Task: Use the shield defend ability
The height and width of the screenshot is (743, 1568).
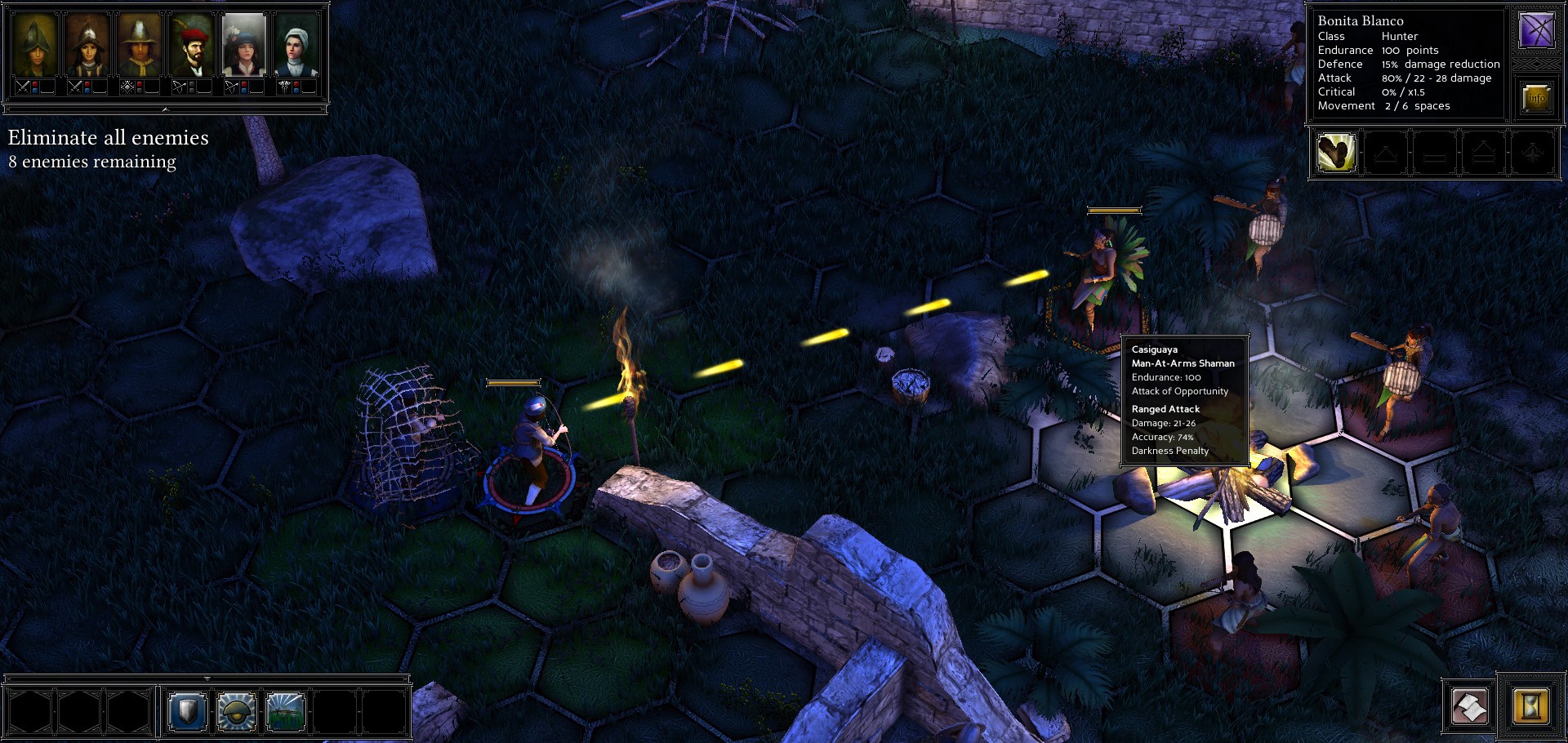Action: click(x=187, y=712)
